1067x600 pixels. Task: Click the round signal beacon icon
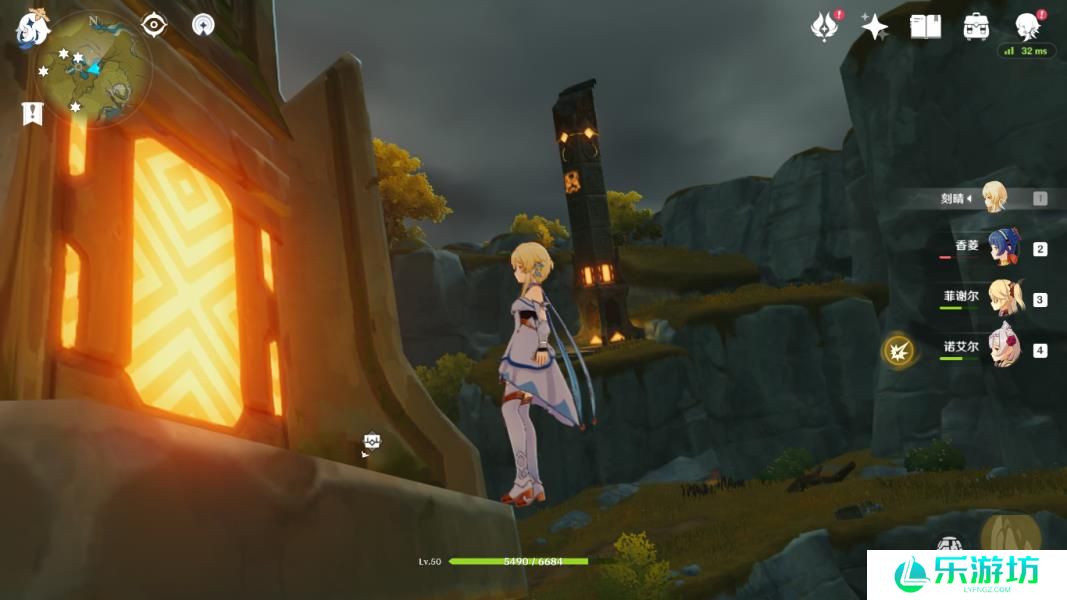pos(203,25)
